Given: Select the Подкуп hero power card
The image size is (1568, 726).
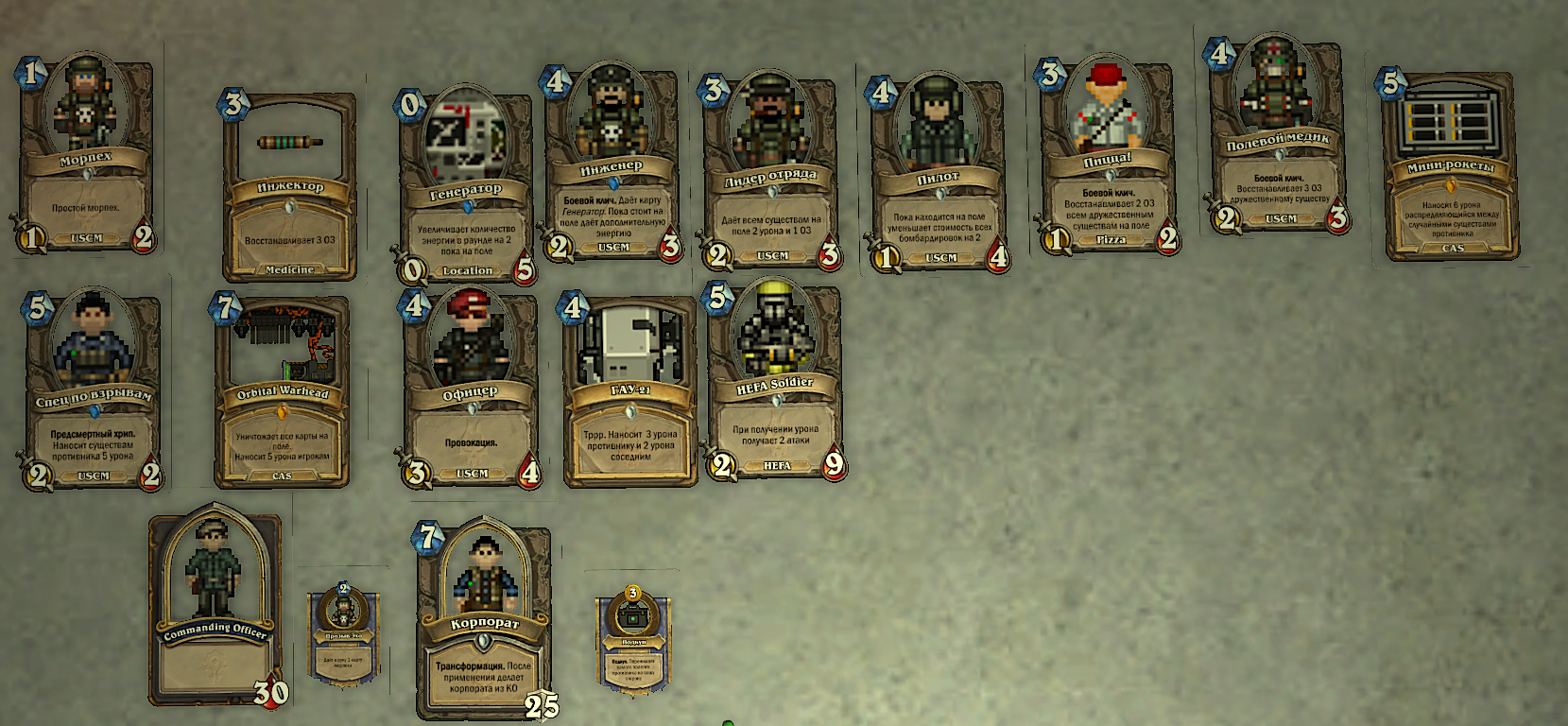Looking at the screenshot, I should click(x=633, y=641).
